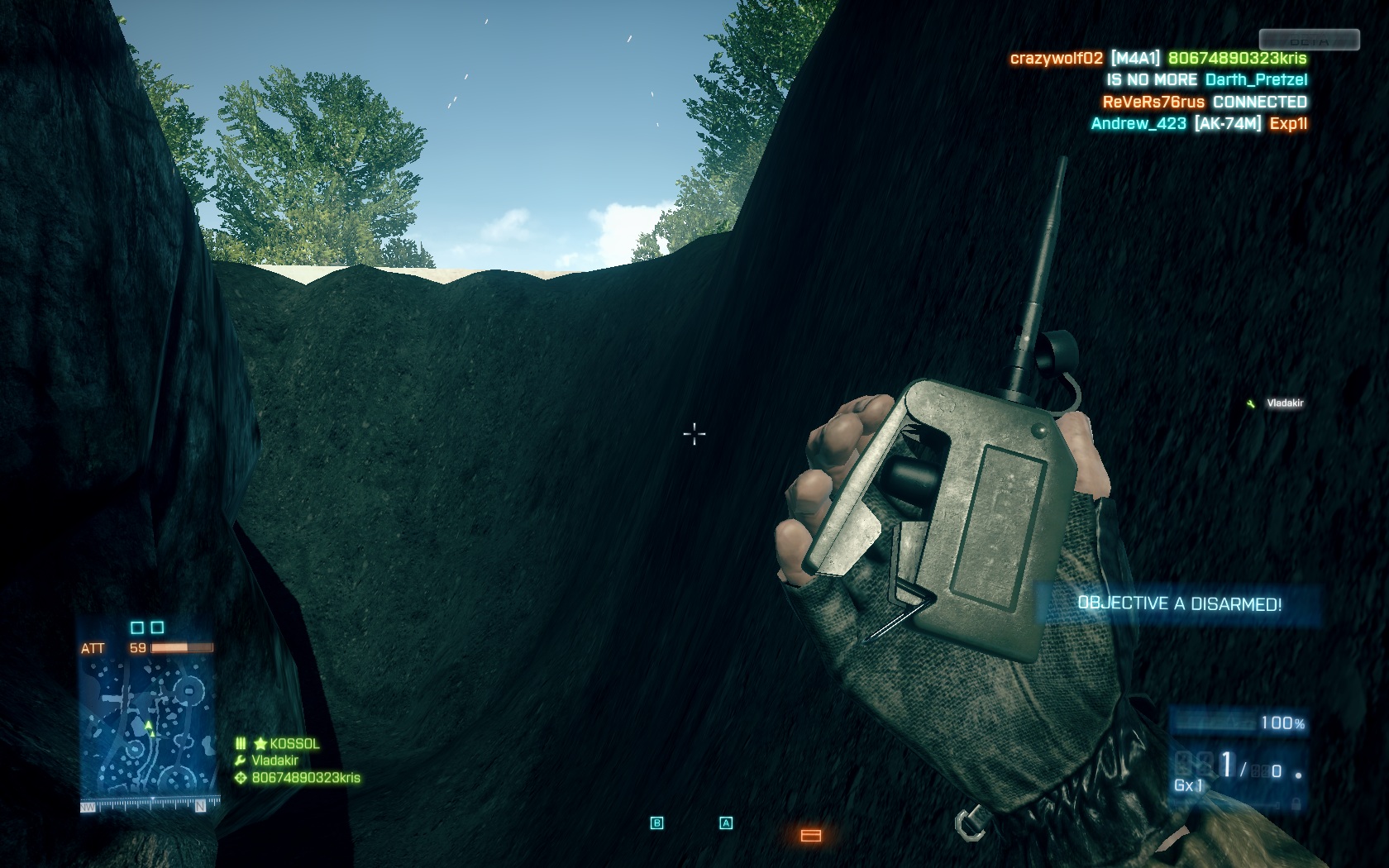The height and width of the screenshot is (868, 1389).
Task: Click the minimap
Action: point(150,727)
